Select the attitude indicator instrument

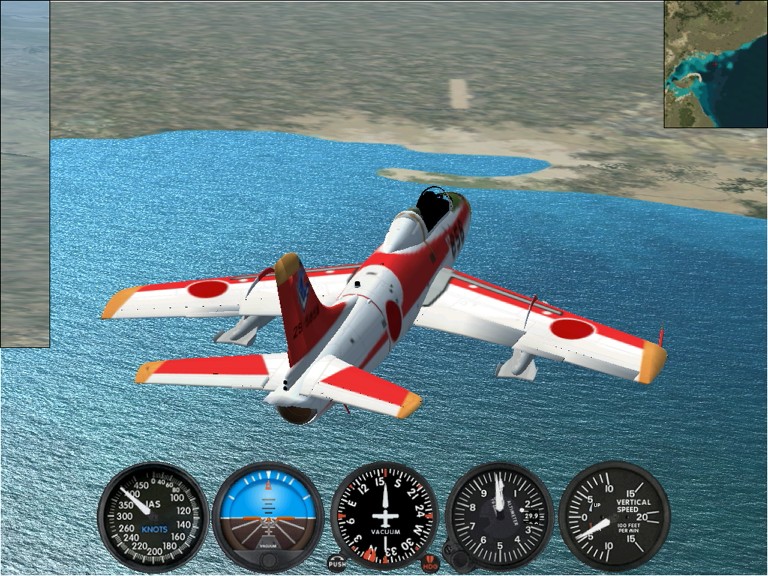268,517
